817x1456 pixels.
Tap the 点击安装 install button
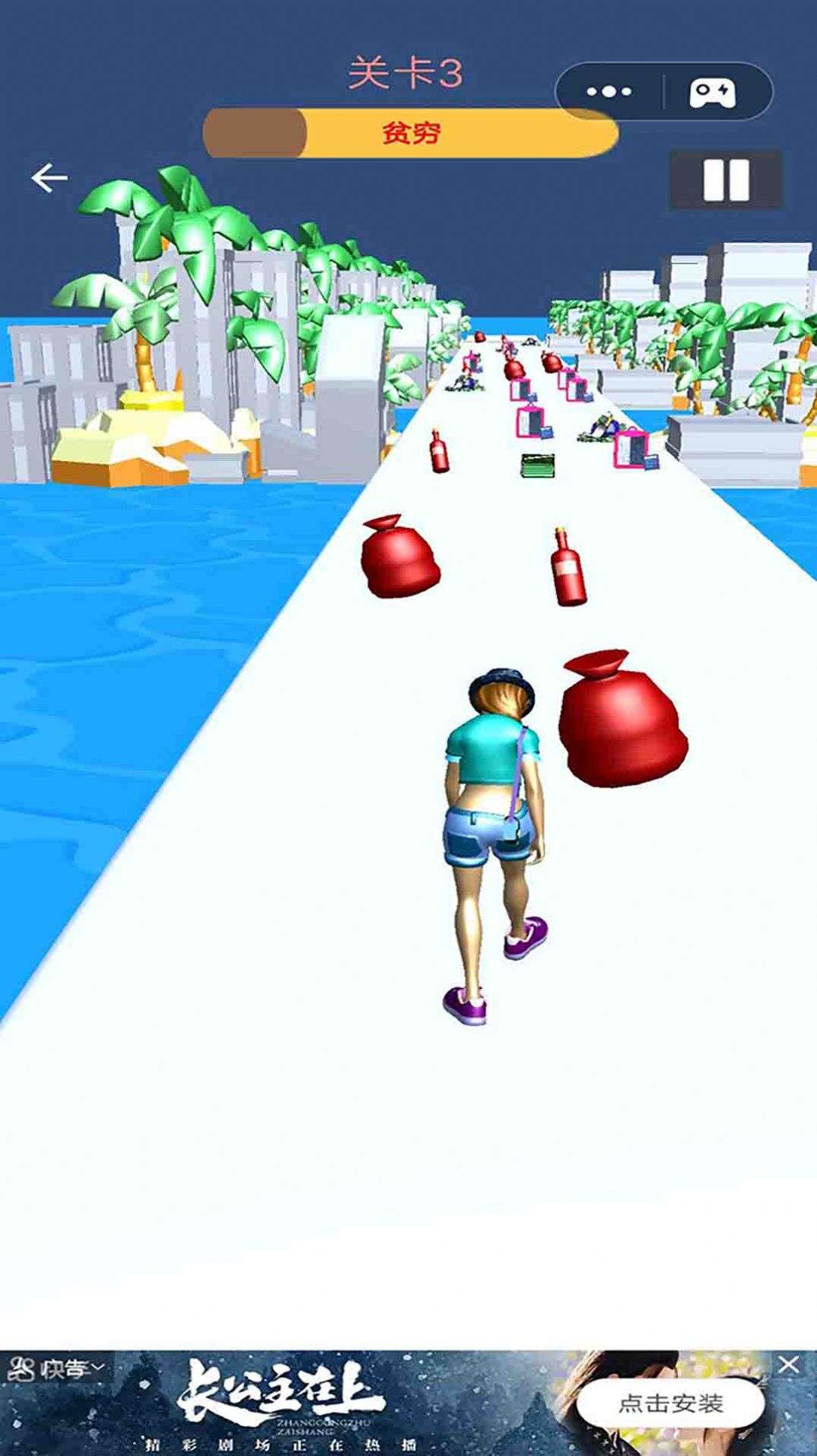pyautogui.click(x=670, y=1403)
